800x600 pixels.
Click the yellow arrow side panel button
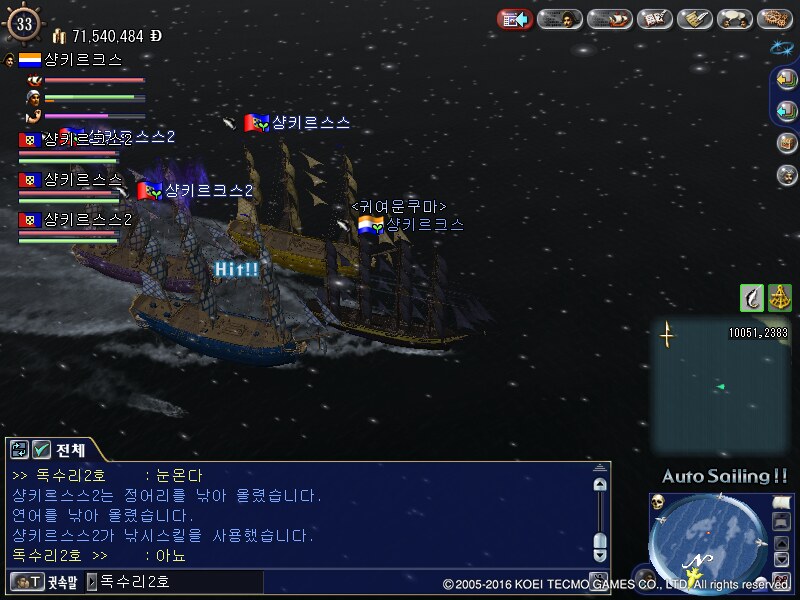[x=787, y=81]
